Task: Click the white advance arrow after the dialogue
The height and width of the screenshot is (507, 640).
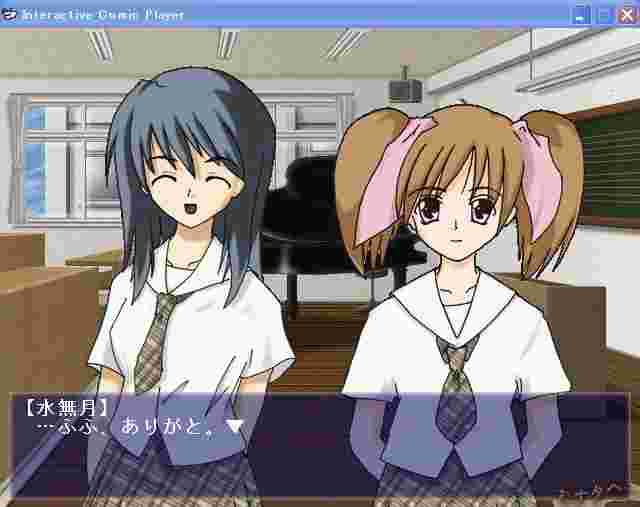Action: pyautogui.click(x=235, y=427)
